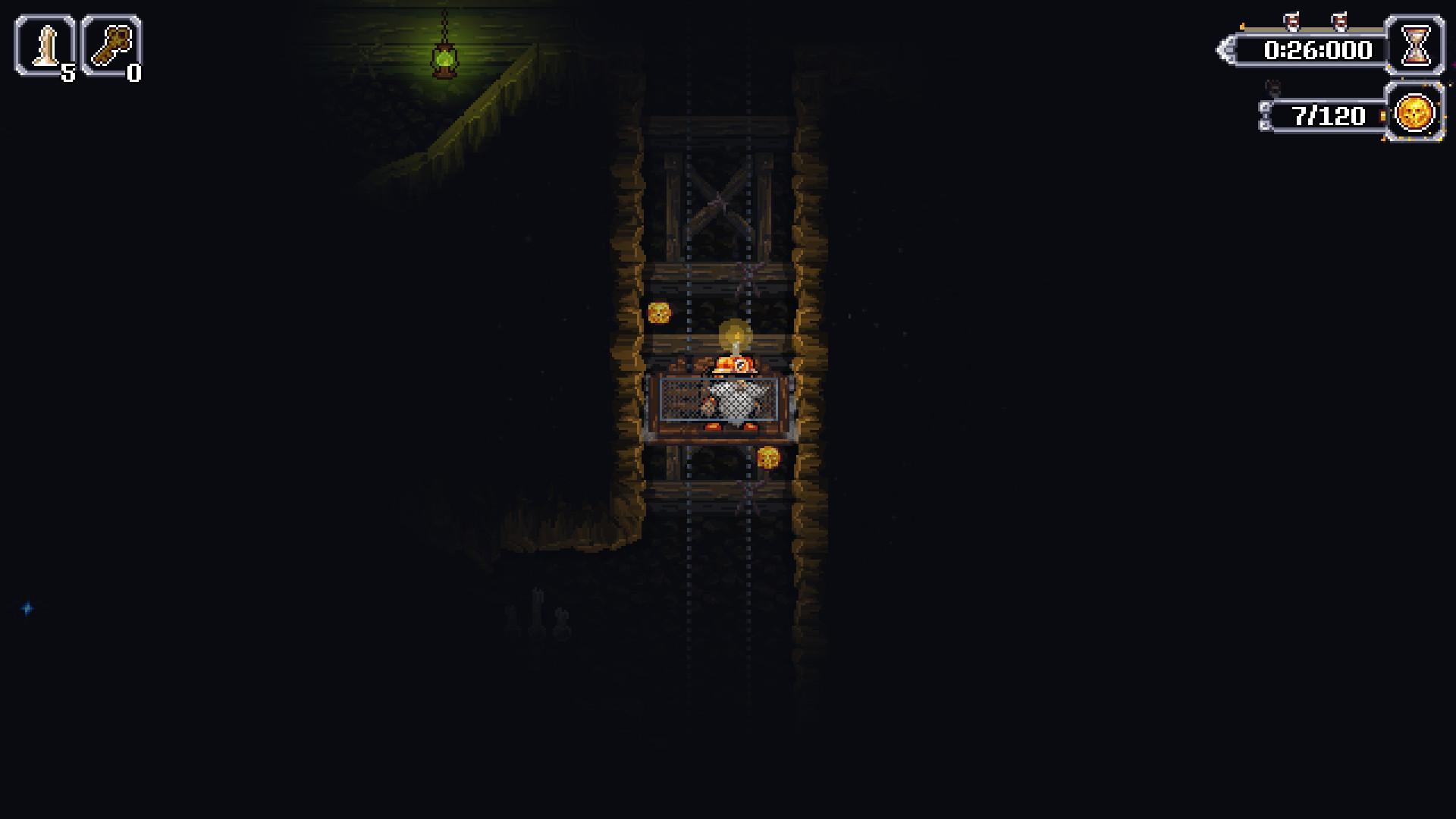Image resolution: width=1456 pixels, height=819 pixels.
Task: Expand the chevron on the timer bar's left end
Action: tap(1226, 51)
